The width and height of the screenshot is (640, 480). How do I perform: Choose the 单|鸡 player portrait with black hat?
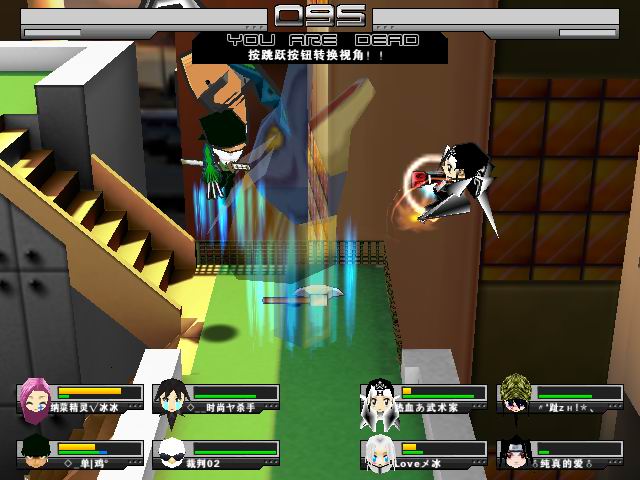coord(36,451)
